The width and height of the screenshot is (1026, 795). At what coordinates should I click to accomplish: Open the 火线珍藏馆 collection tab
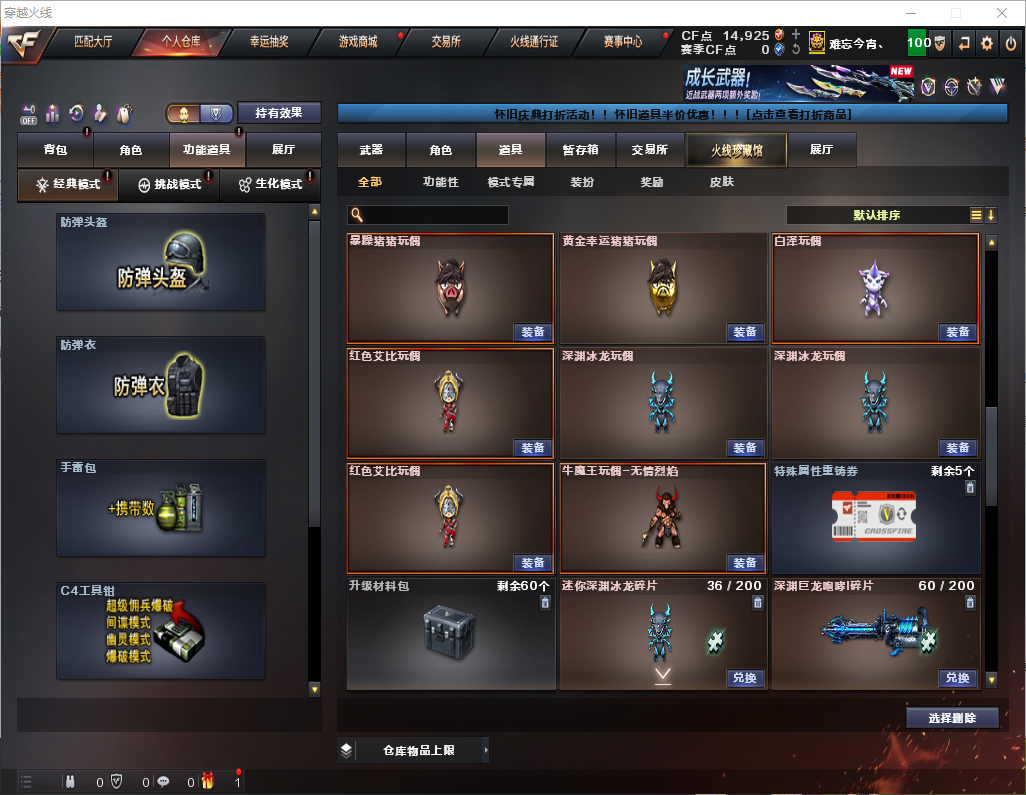[x=736, y=150]
